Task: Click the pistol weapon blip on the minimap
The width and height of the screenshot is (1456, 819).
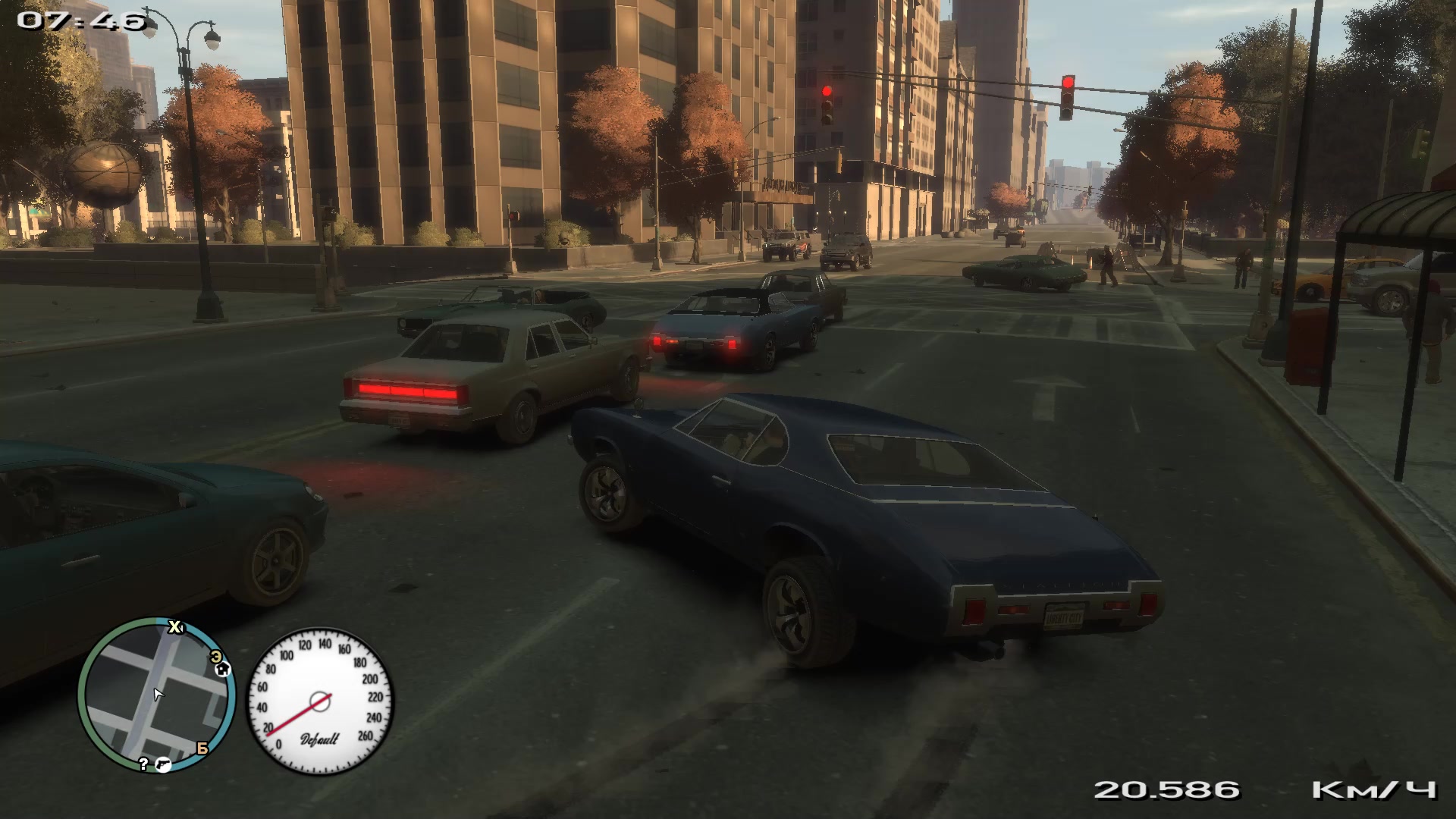Action: [x=163, y=765]
